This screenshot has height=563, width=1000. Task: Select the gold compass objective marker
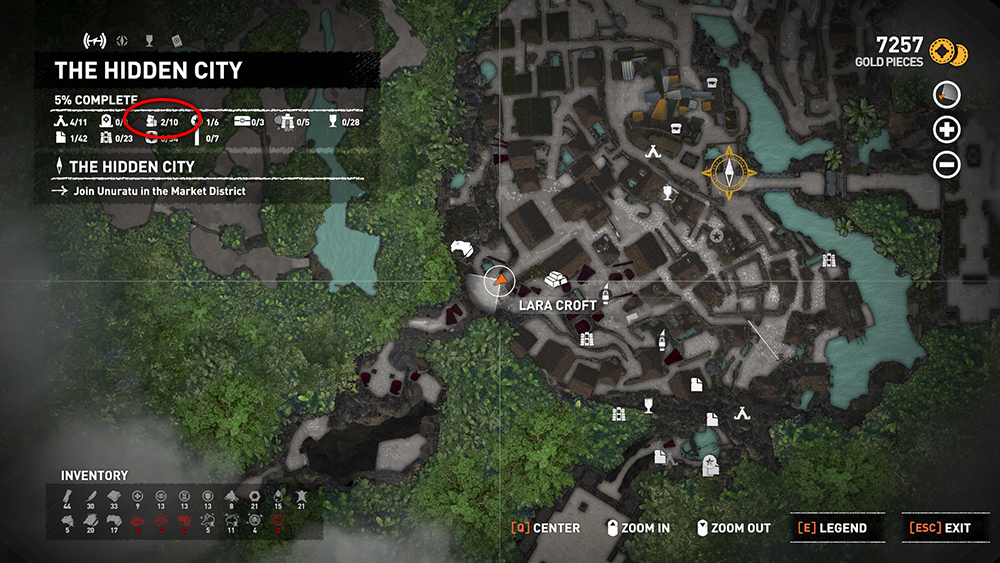point(729,169)
